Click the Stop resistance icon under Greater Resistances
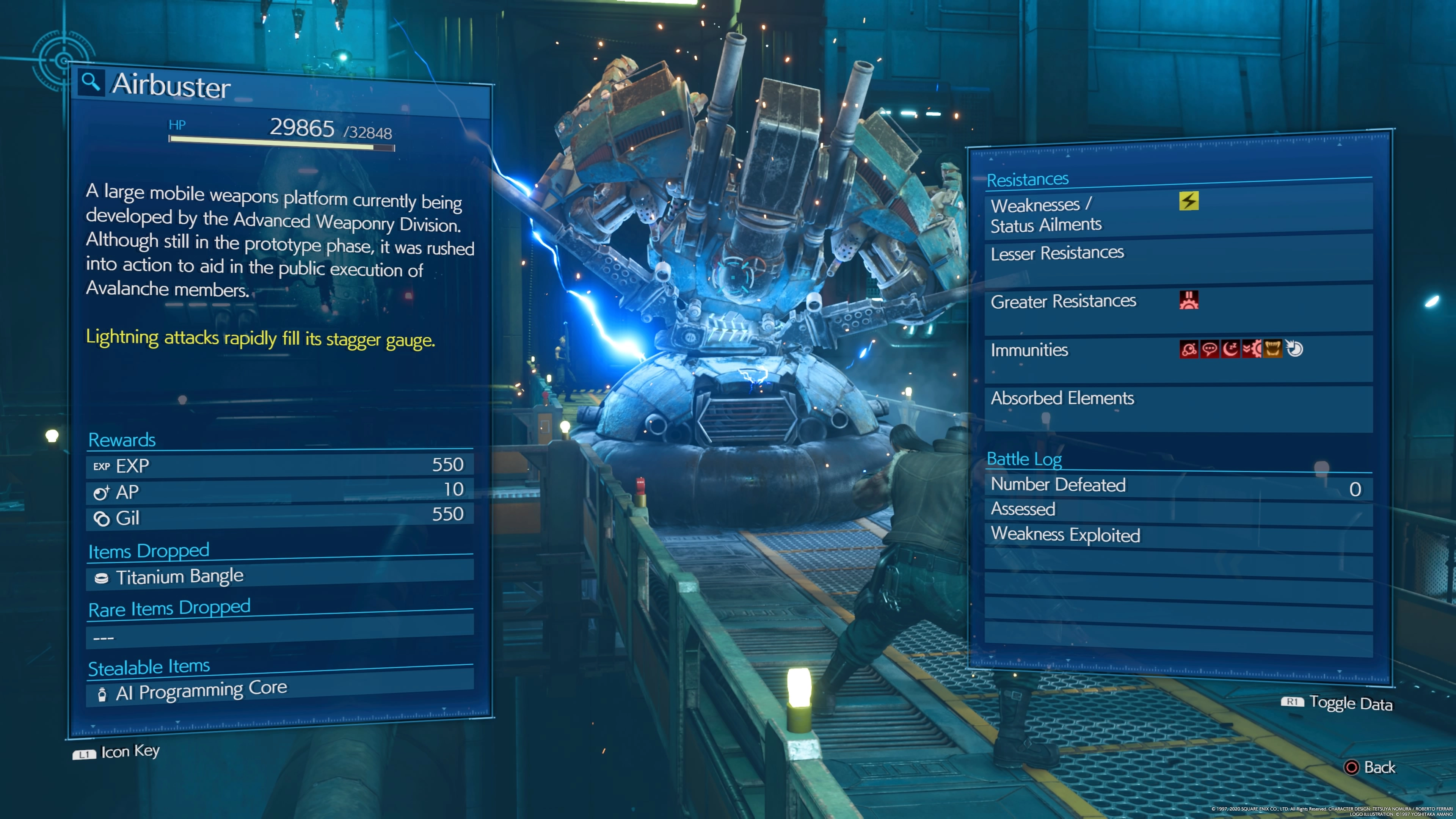Screen dimensions: 1456x819 pyautogui.click(x=1189, y=300)
